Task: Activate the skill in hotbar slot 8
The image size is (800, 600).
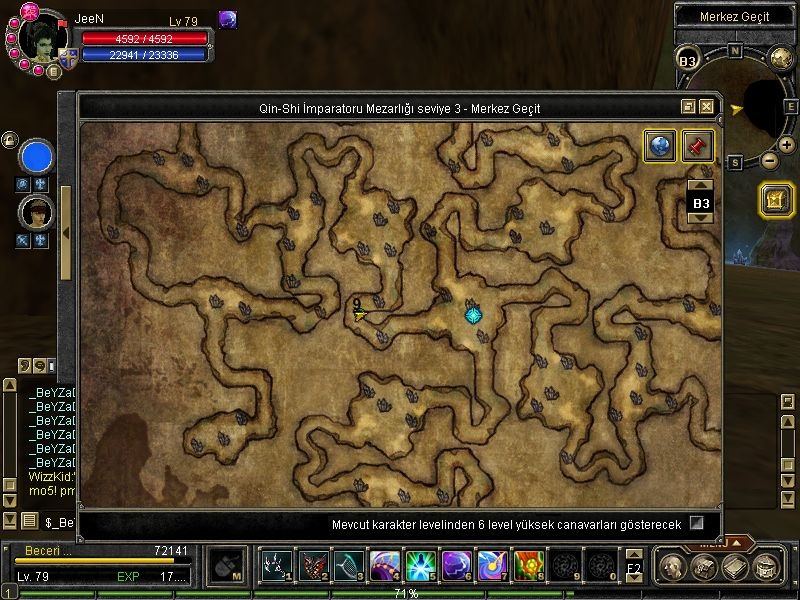Action: tap(528, 566)
